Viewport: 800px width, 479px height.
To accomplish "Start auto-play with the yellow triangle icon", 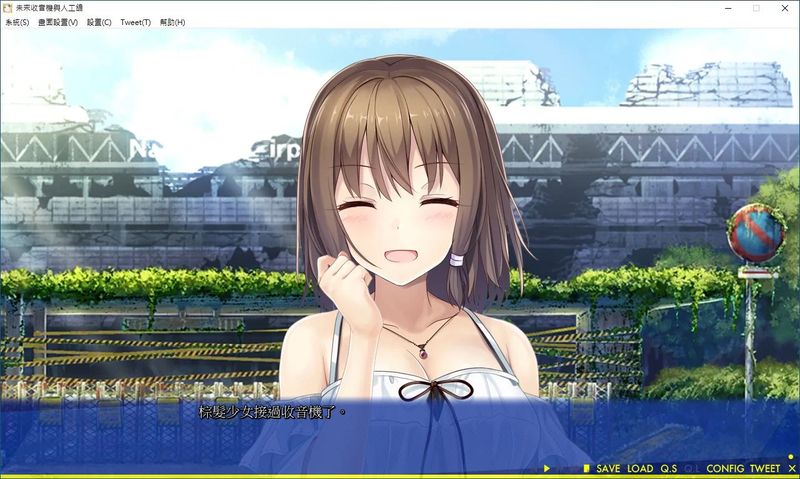I will tap(547, 468).
